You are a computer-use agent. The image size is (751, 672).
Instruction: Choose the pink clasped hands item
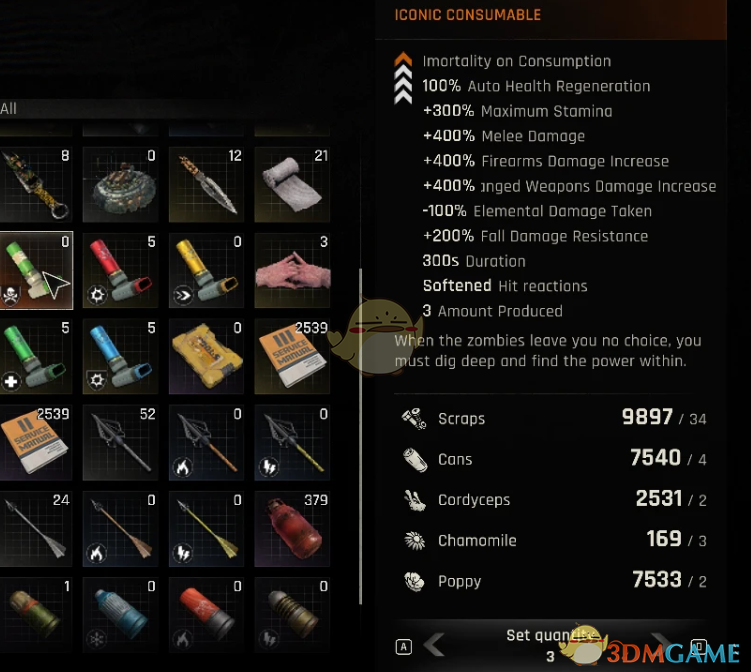coord(291,271)
